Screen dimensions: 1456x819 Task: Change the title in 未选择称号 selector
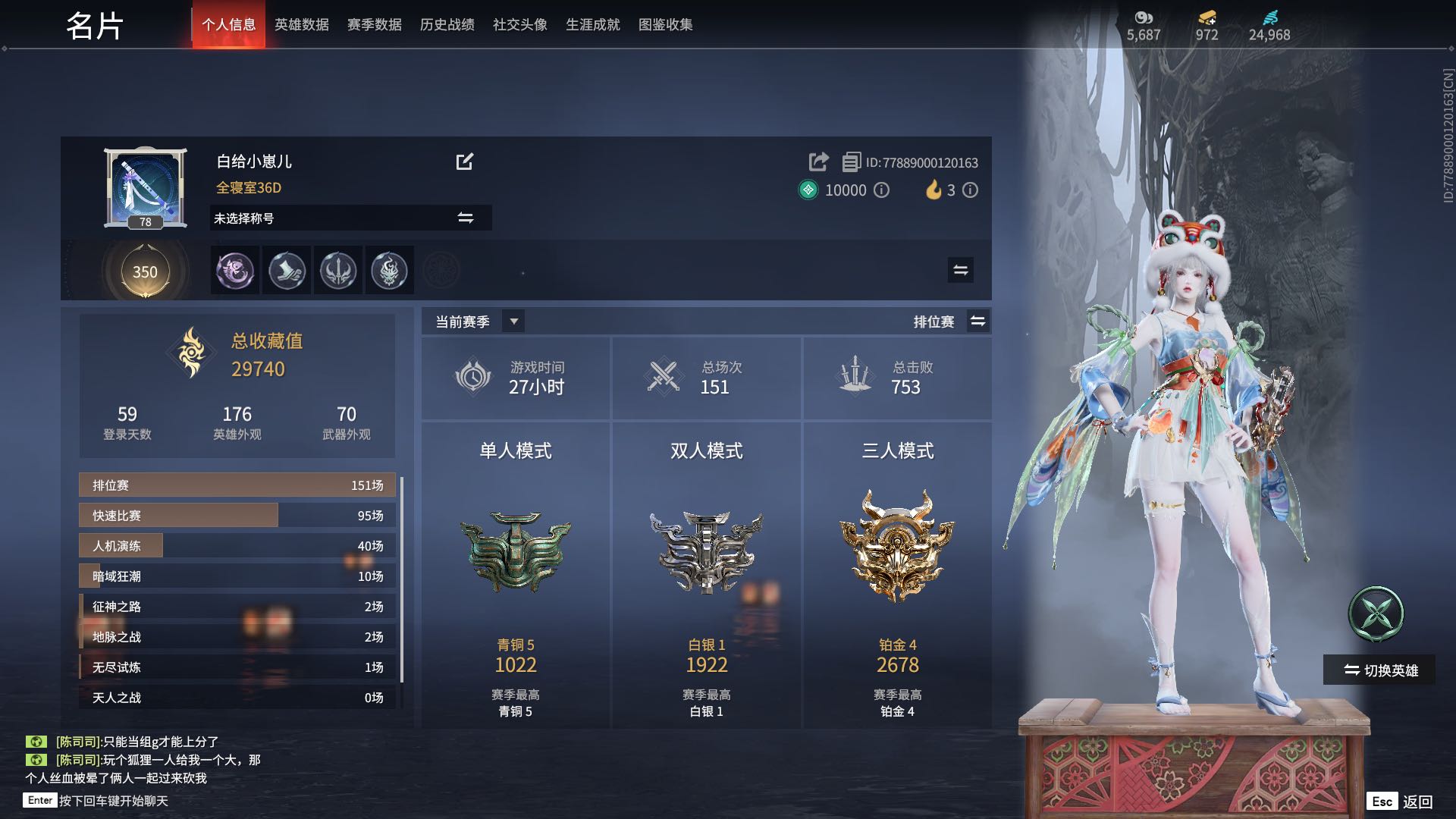465,218
